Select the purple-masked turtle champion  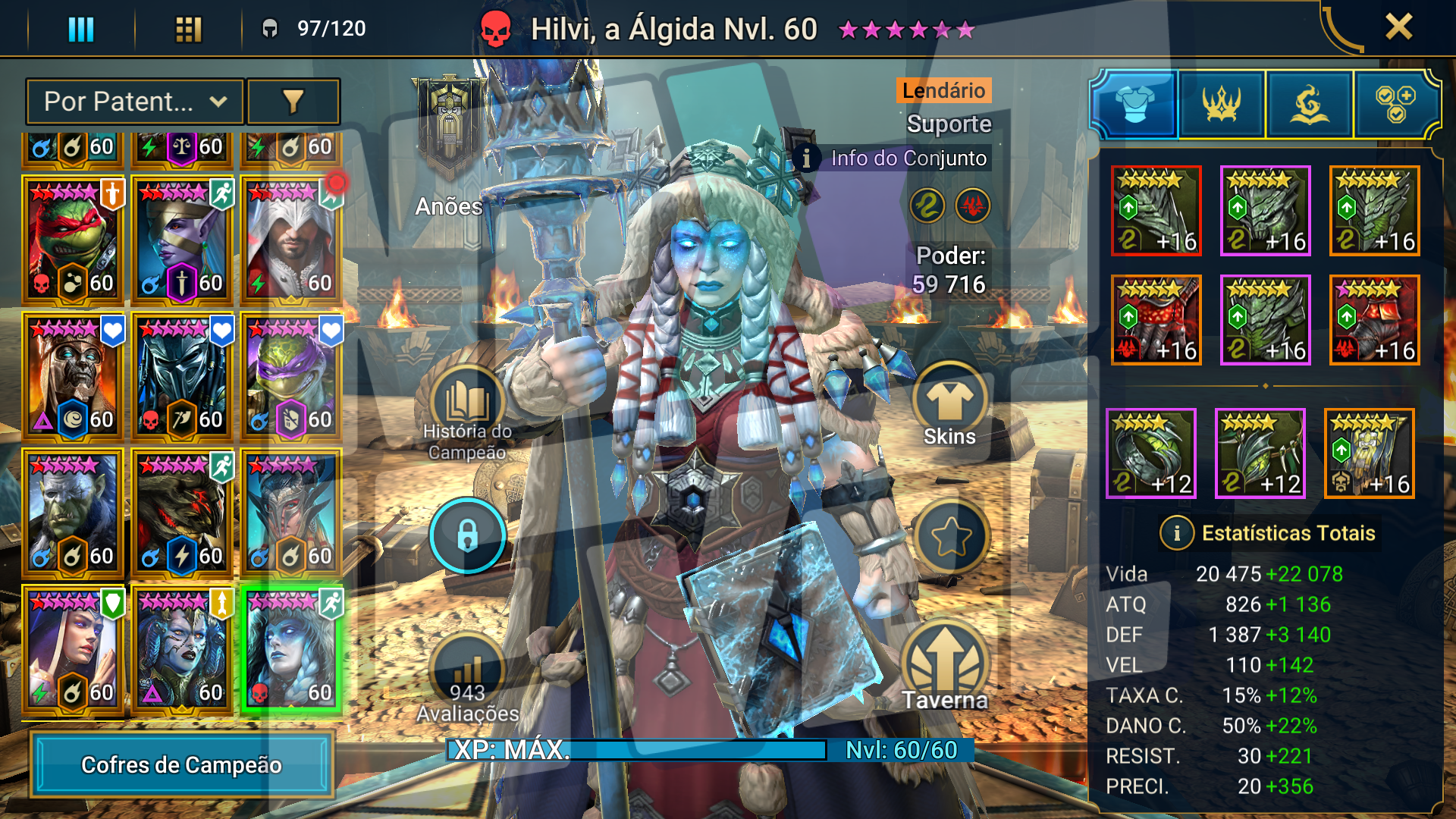pos(291,376)
